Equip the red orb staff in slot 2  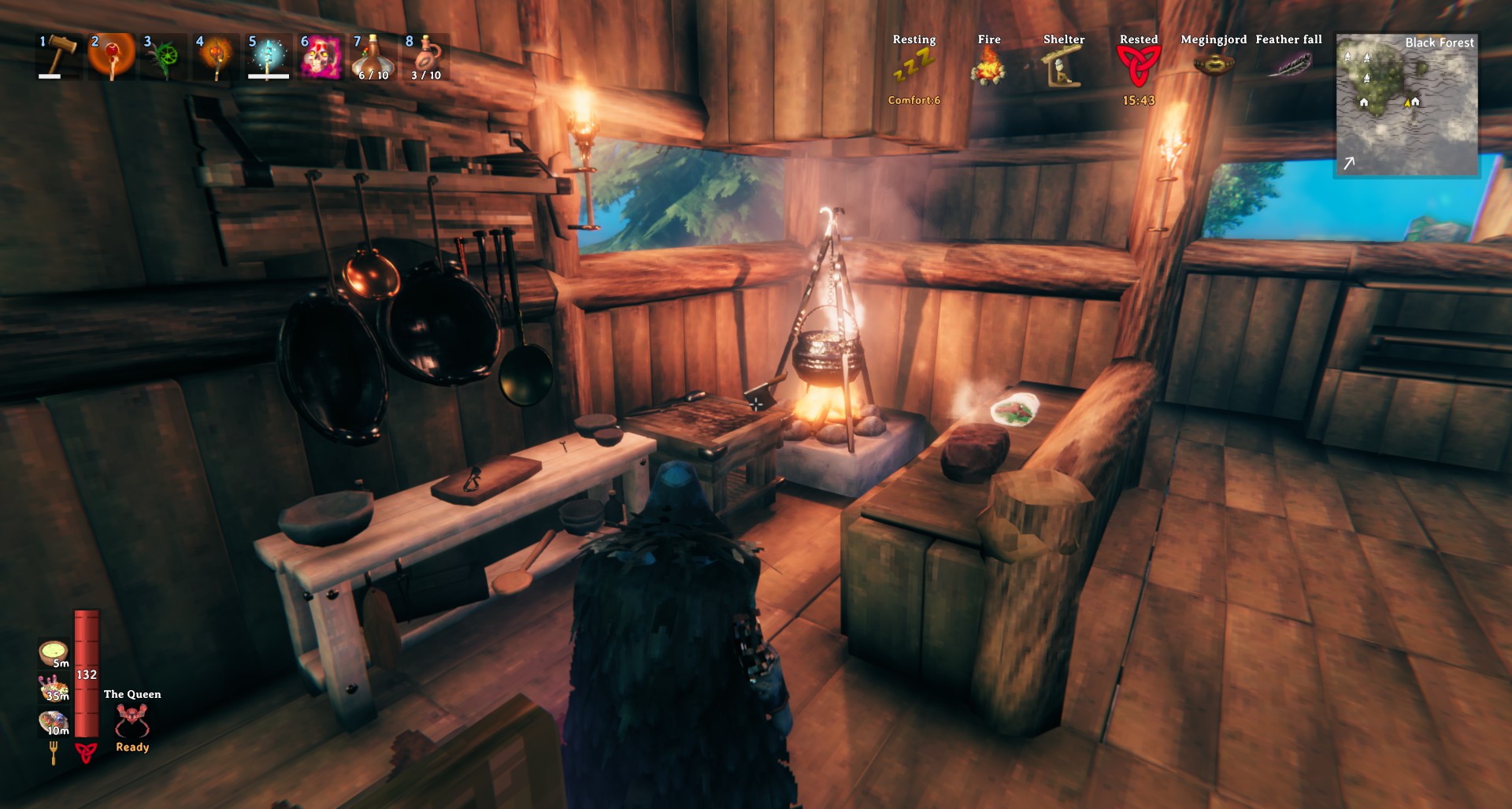[x=112, y=56]
